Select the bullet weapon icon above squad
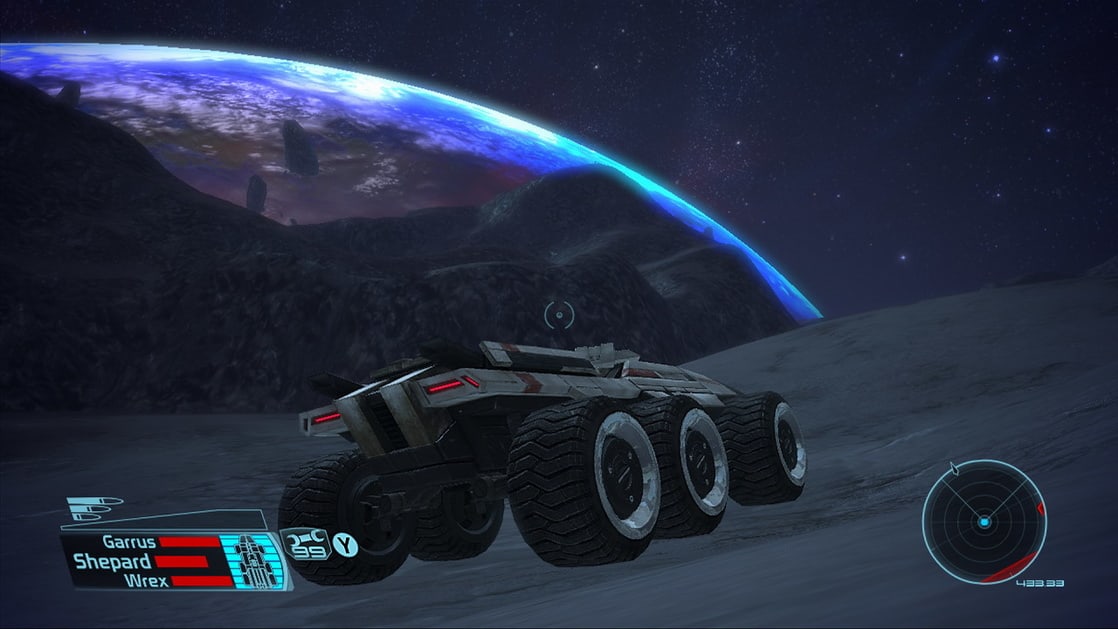The height and width of the screenshot is (629, 1118). point(97,507)
